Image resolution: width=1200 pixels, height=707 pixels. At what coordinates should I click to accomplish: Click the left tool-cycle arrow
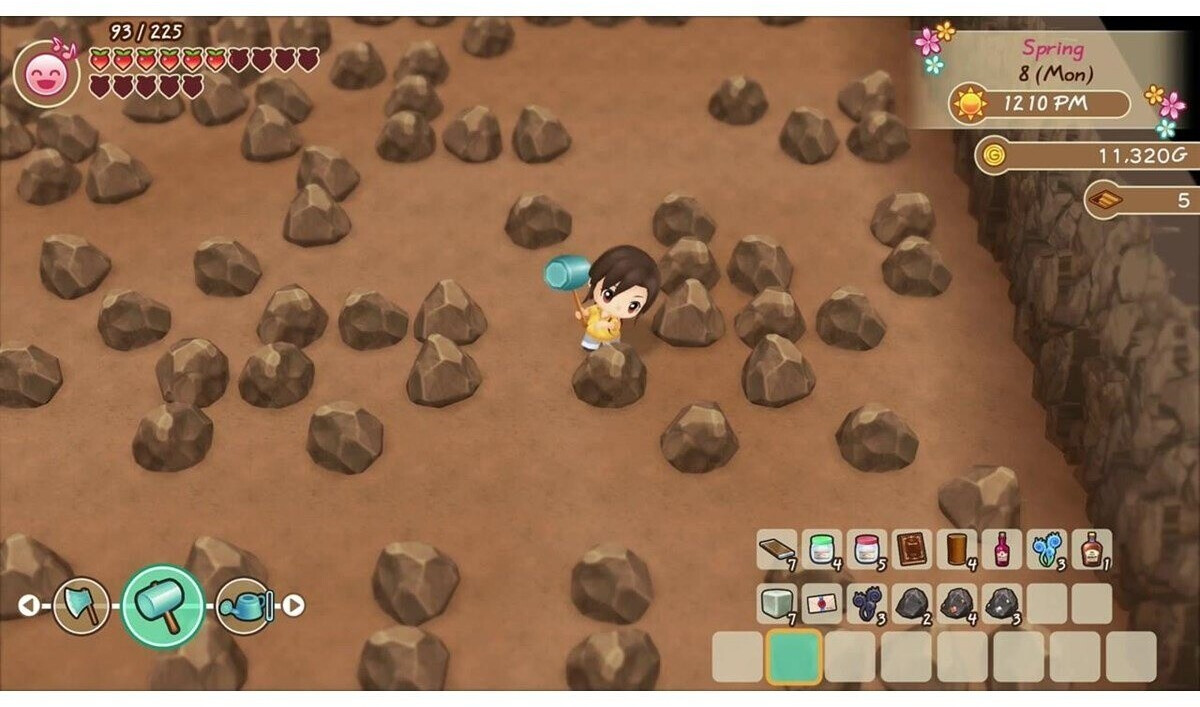(x=28, y=605)
